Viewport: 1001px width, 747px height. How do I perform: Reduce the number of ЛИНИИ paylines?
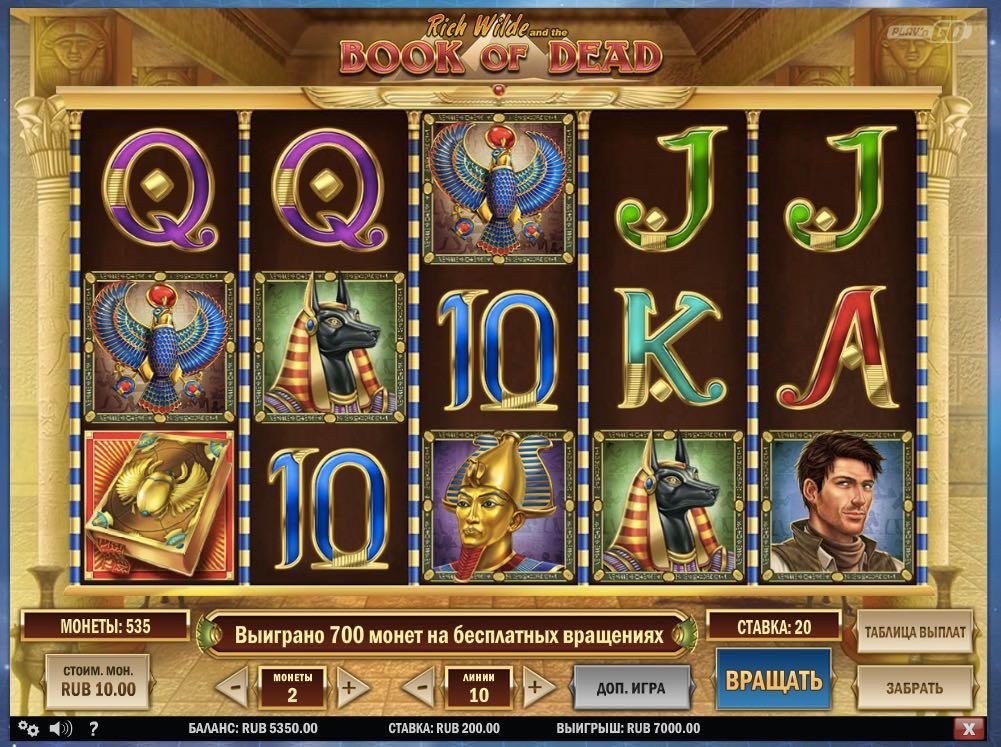pyautogui.click(x=421, y=688)
